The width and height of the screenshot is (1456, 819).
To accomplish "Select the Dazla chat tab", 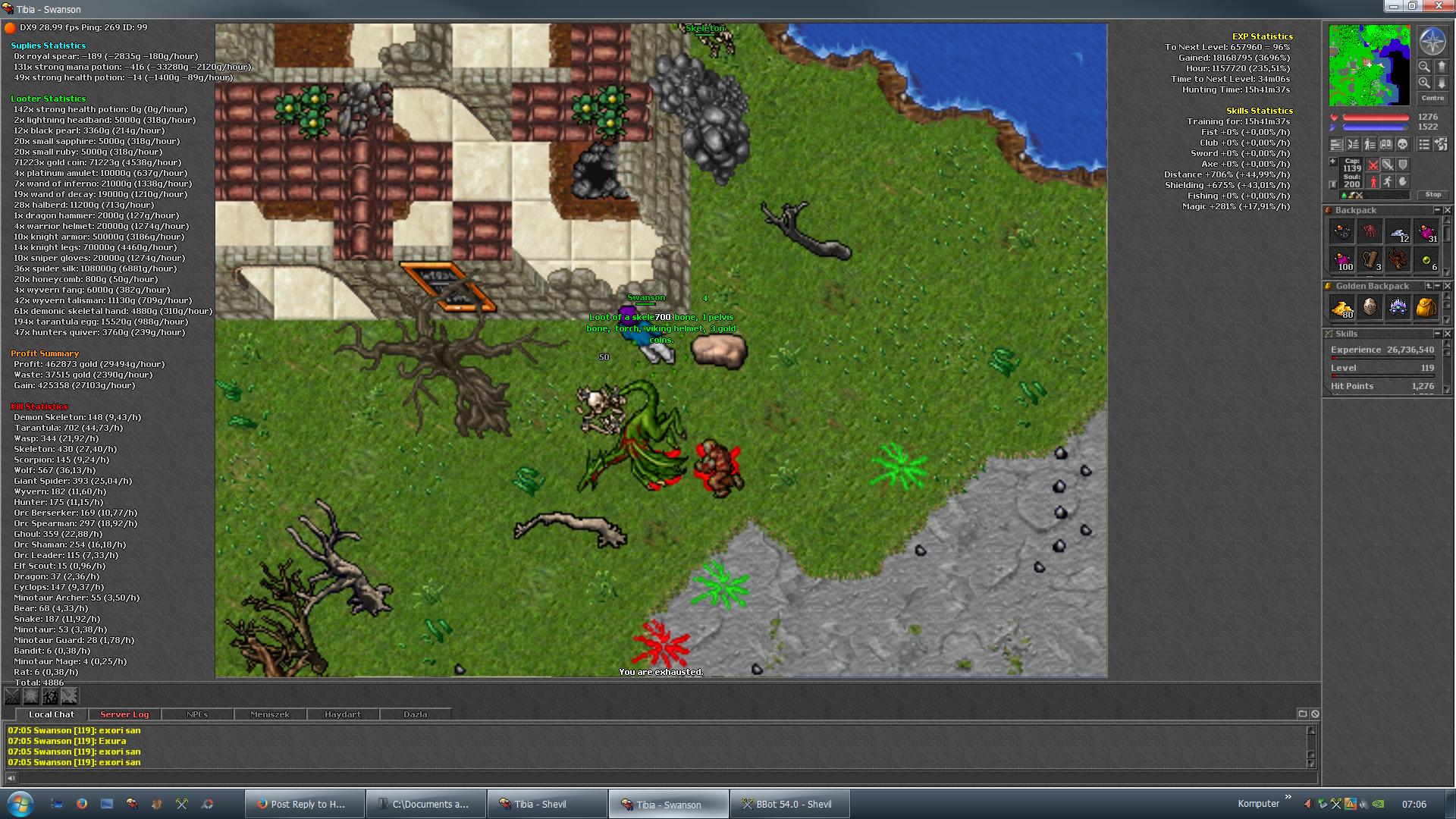I will 416,714.
